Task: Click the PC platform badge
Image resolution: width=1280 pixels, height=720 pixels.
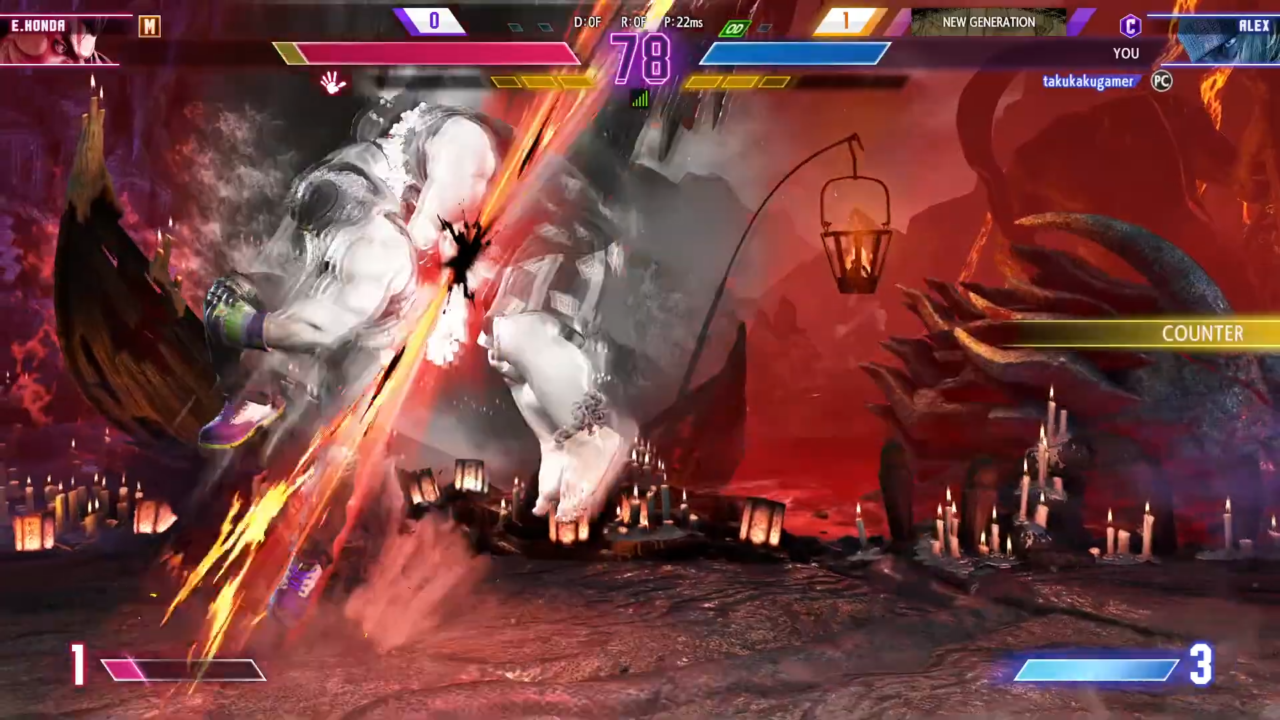Action: (x=1161, y=81)
